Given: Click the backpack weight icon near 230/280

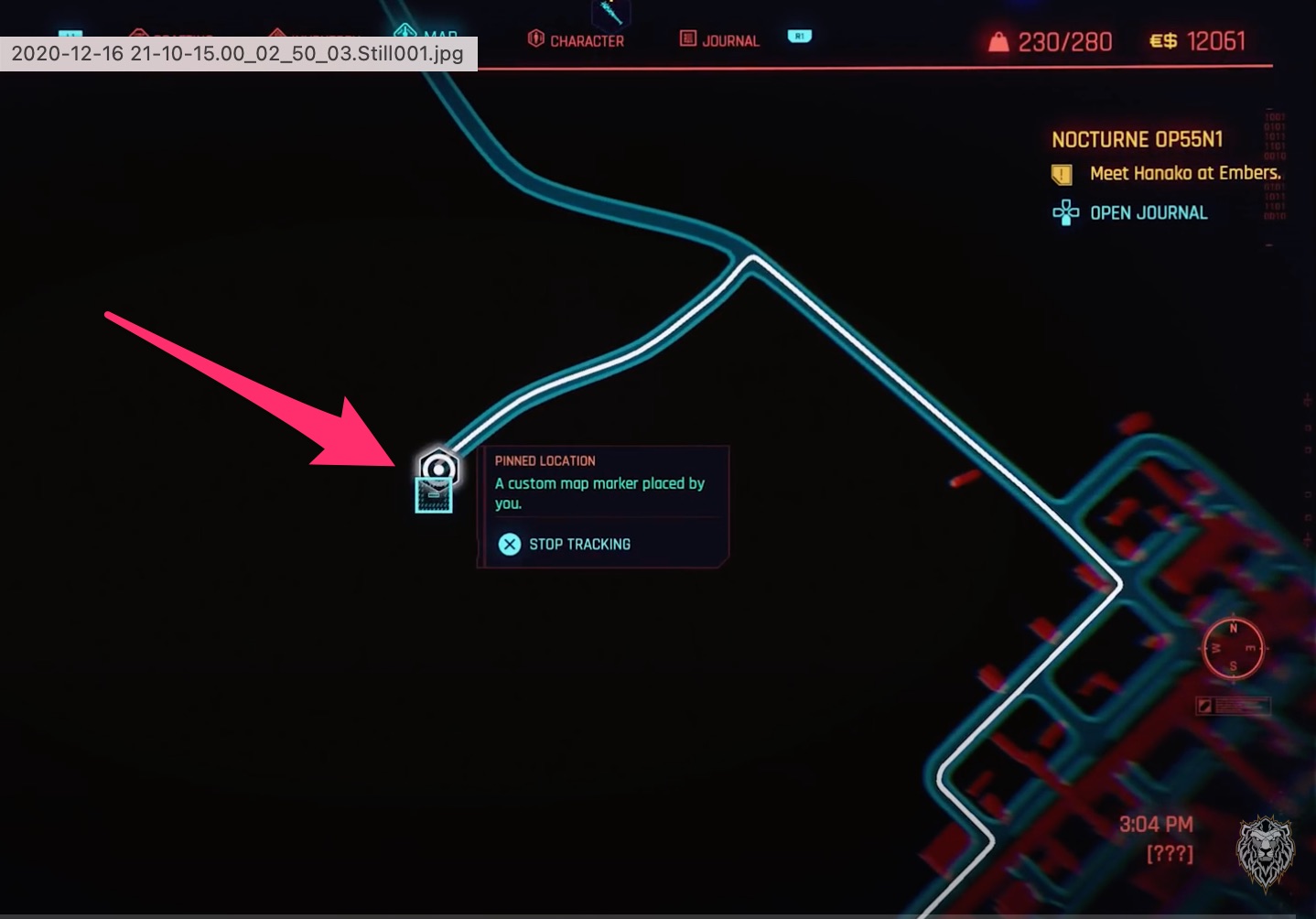Looking at the screenshot, I should [x=997, y=40].
